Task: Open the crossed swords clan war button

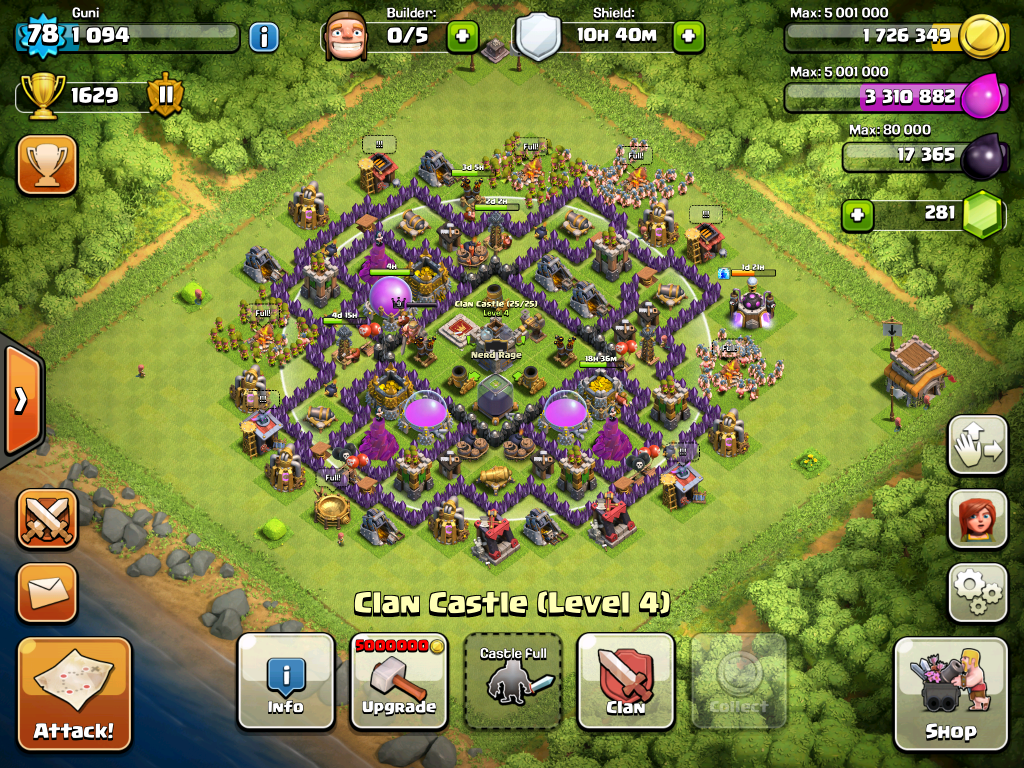Action: (x=47, y=519)
